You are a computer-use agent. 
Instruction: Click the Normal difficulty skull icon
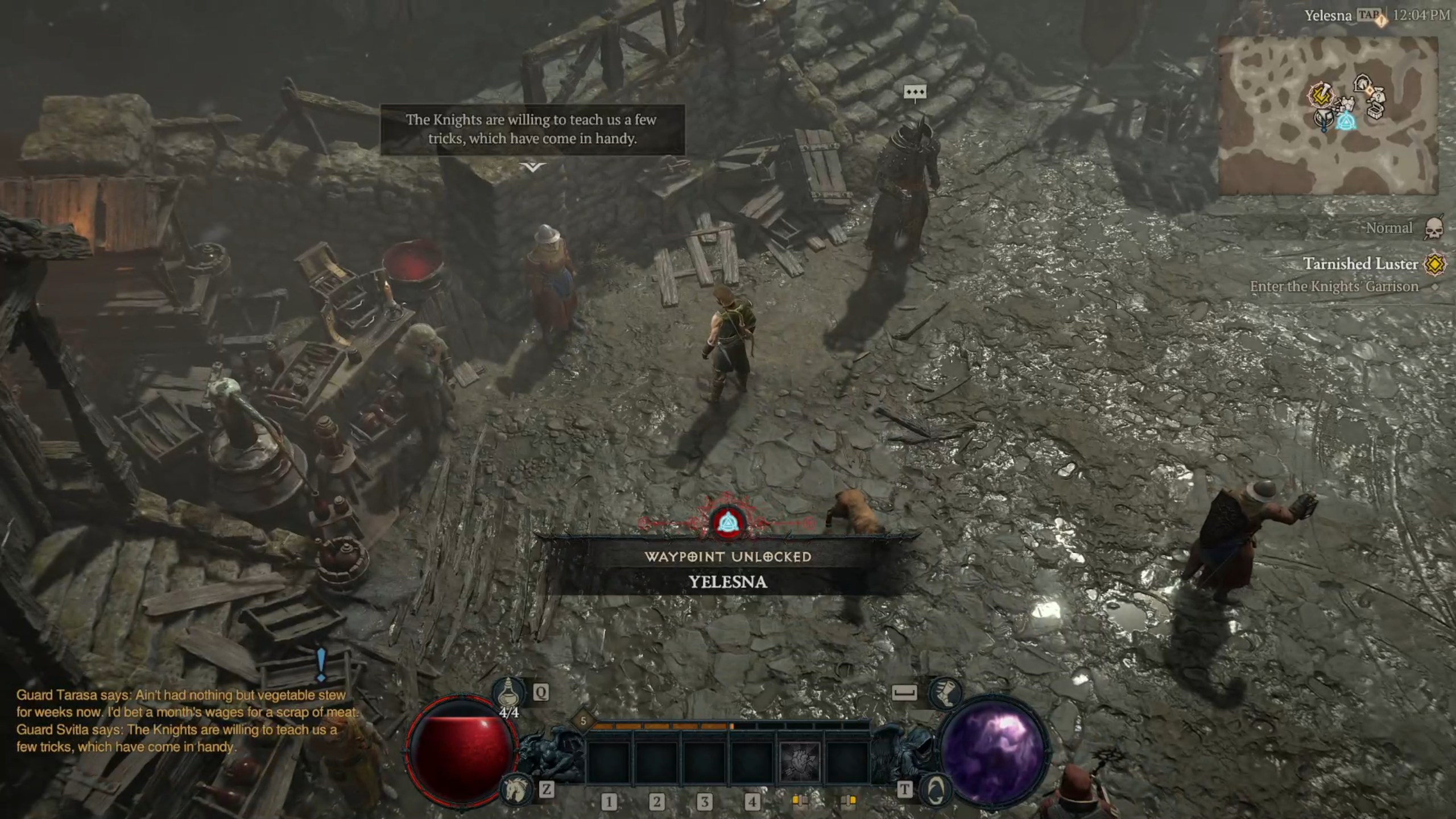tap(1434, 228)
